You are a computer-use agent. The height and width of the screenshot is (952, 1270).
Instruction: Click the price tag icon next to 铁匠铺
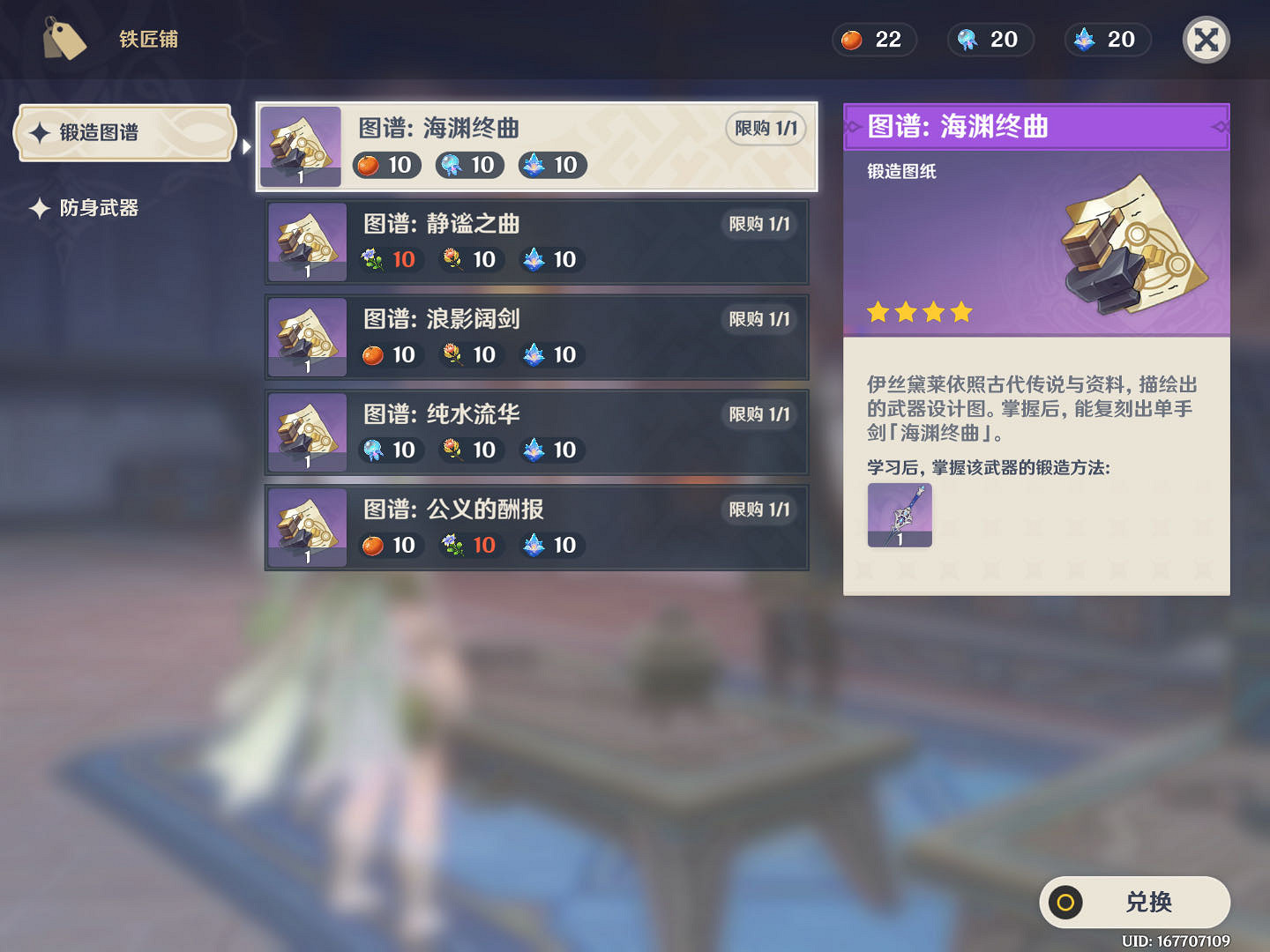coord(63,39)
